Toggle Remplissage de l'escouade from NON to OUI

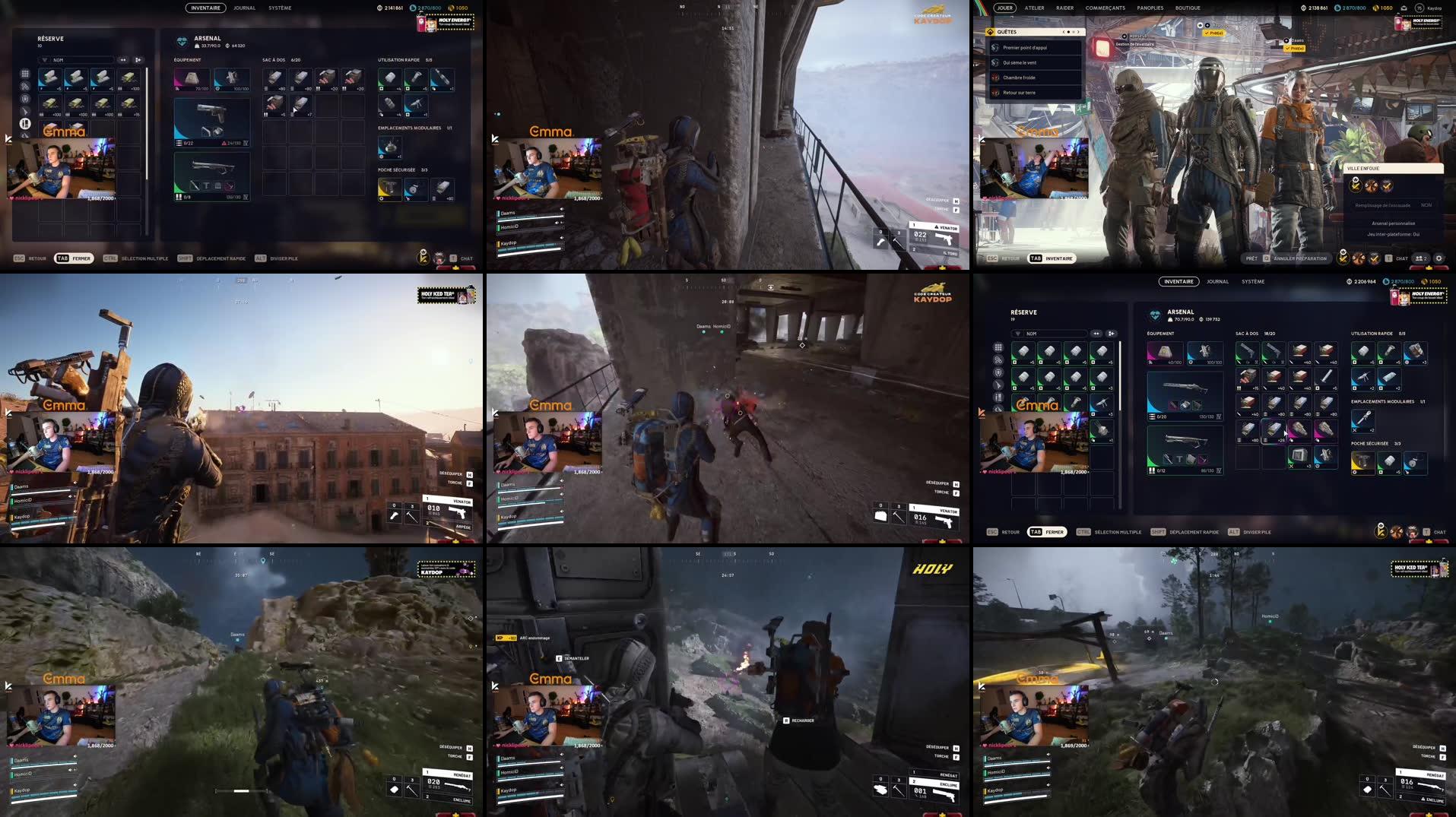click(1426, 205)
